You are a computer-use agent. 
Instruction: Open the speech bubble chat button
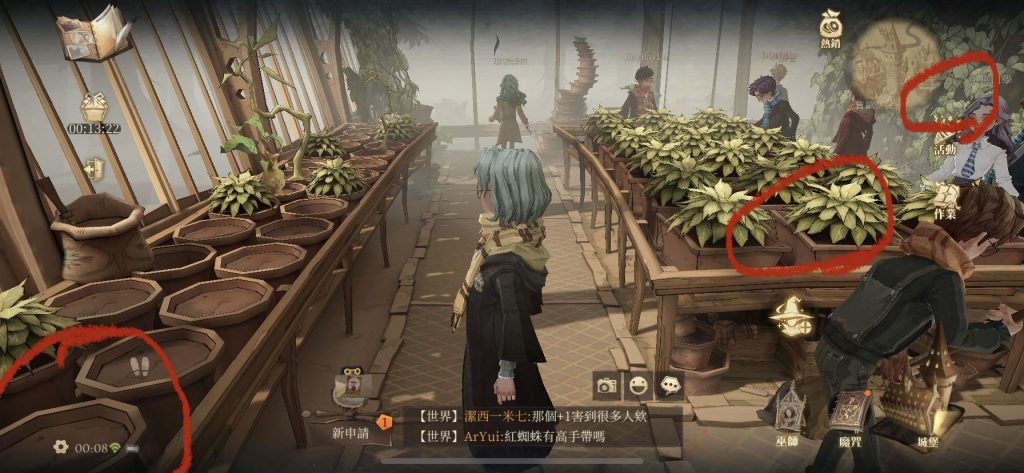coord(670,384)
